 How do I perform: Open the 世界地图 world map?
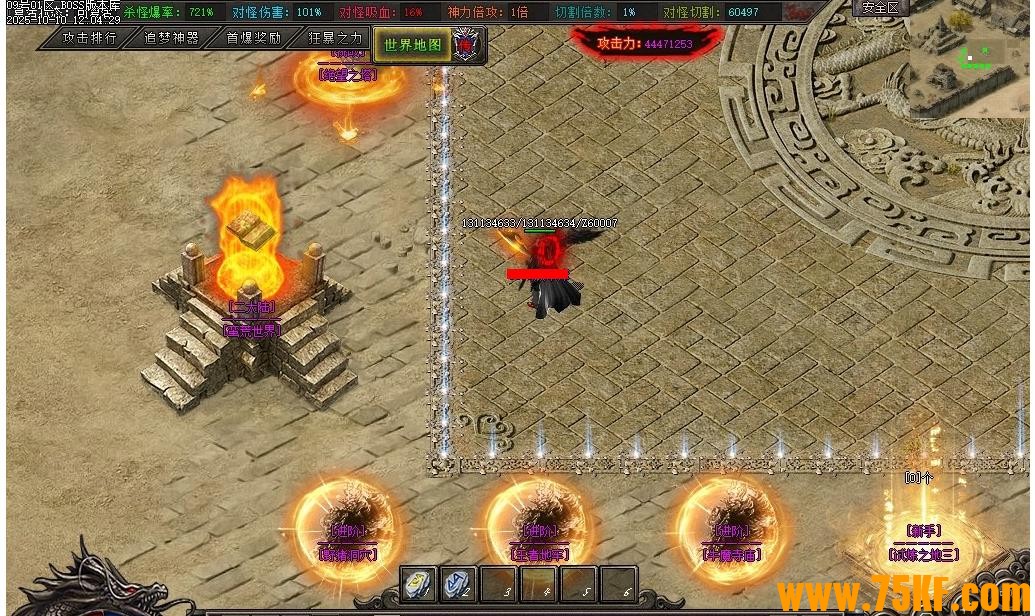point(412,45)
